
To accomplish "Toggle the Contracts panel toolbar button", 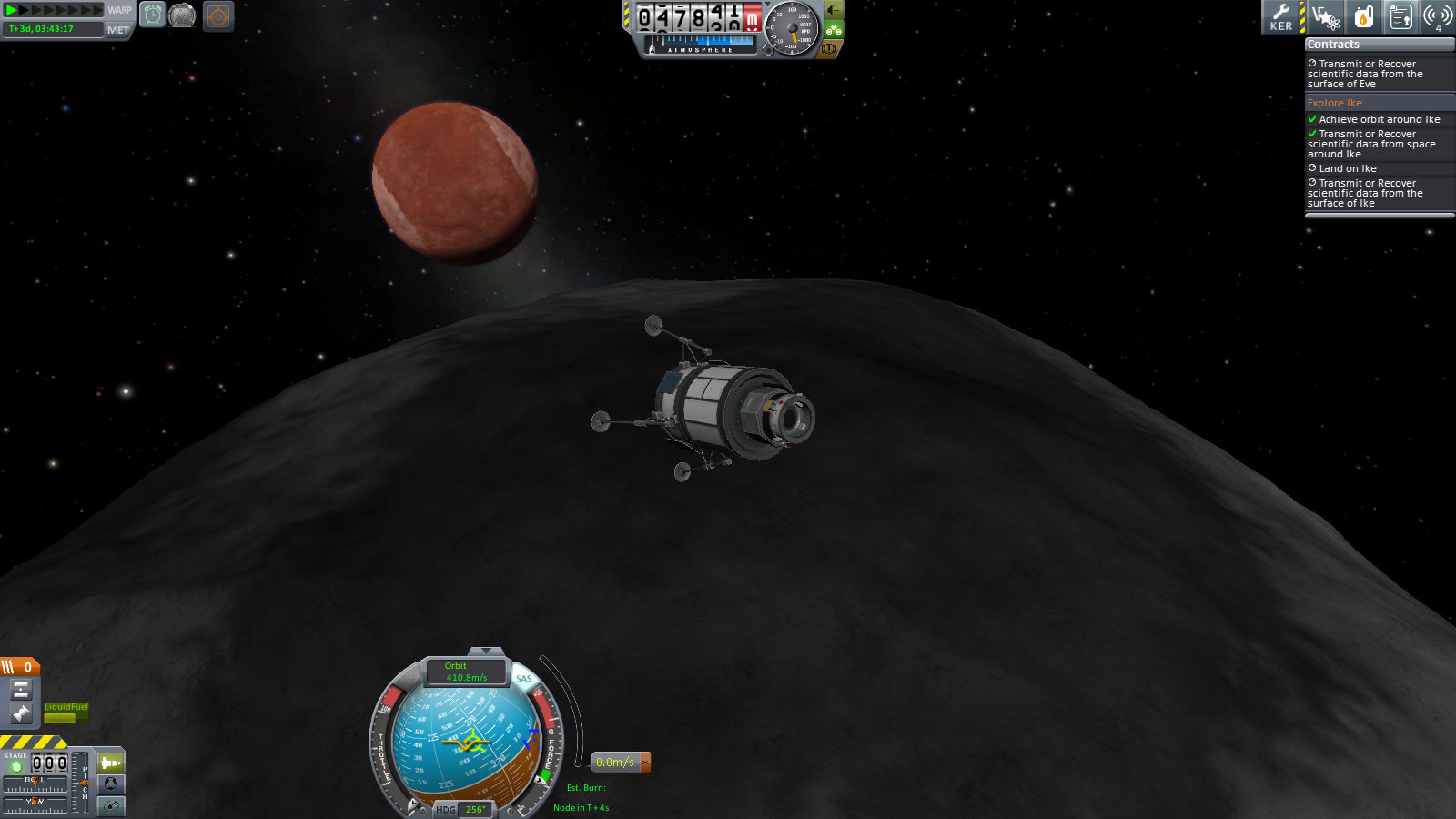I will 1400,16.
